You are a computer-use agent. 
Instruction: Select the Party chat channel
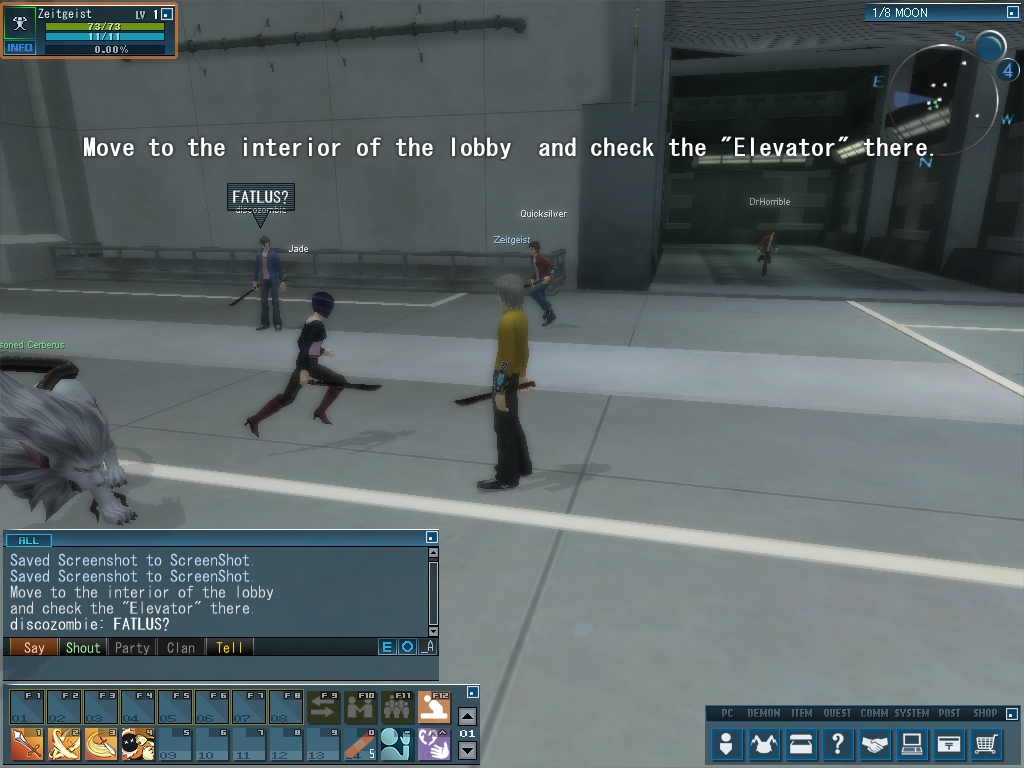[x=132, y=647]
